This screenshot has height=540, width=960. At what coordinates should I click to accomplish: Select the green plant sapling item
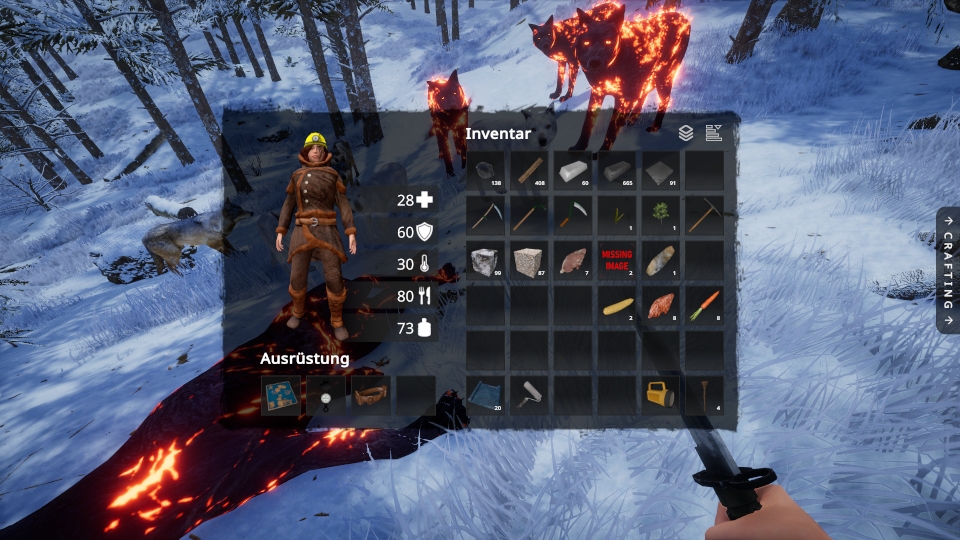(660, 215)
